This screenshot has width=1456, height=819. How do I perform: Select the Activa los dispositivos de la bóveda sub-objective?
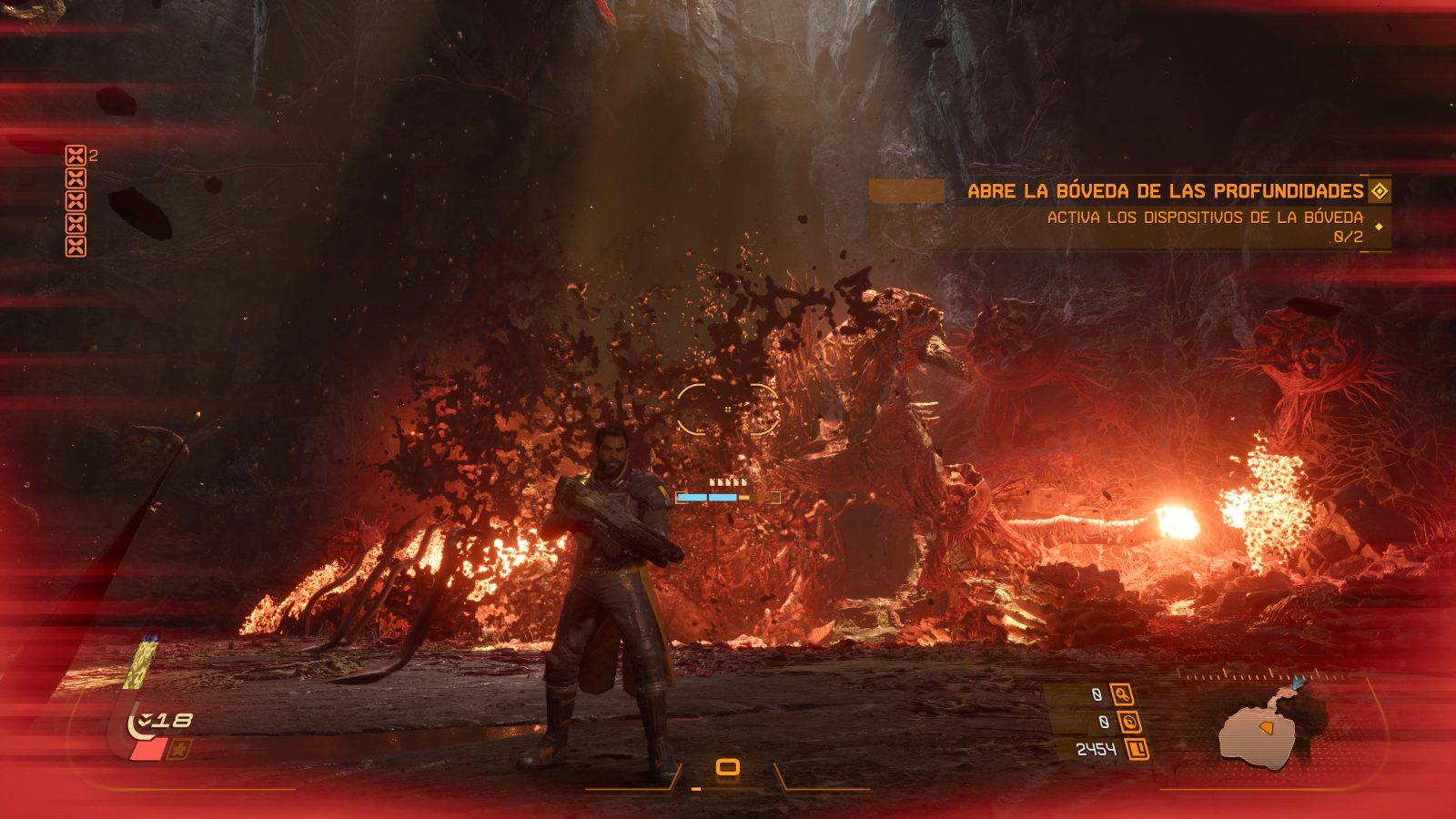pyautogui.click(x=1205, y=217)
